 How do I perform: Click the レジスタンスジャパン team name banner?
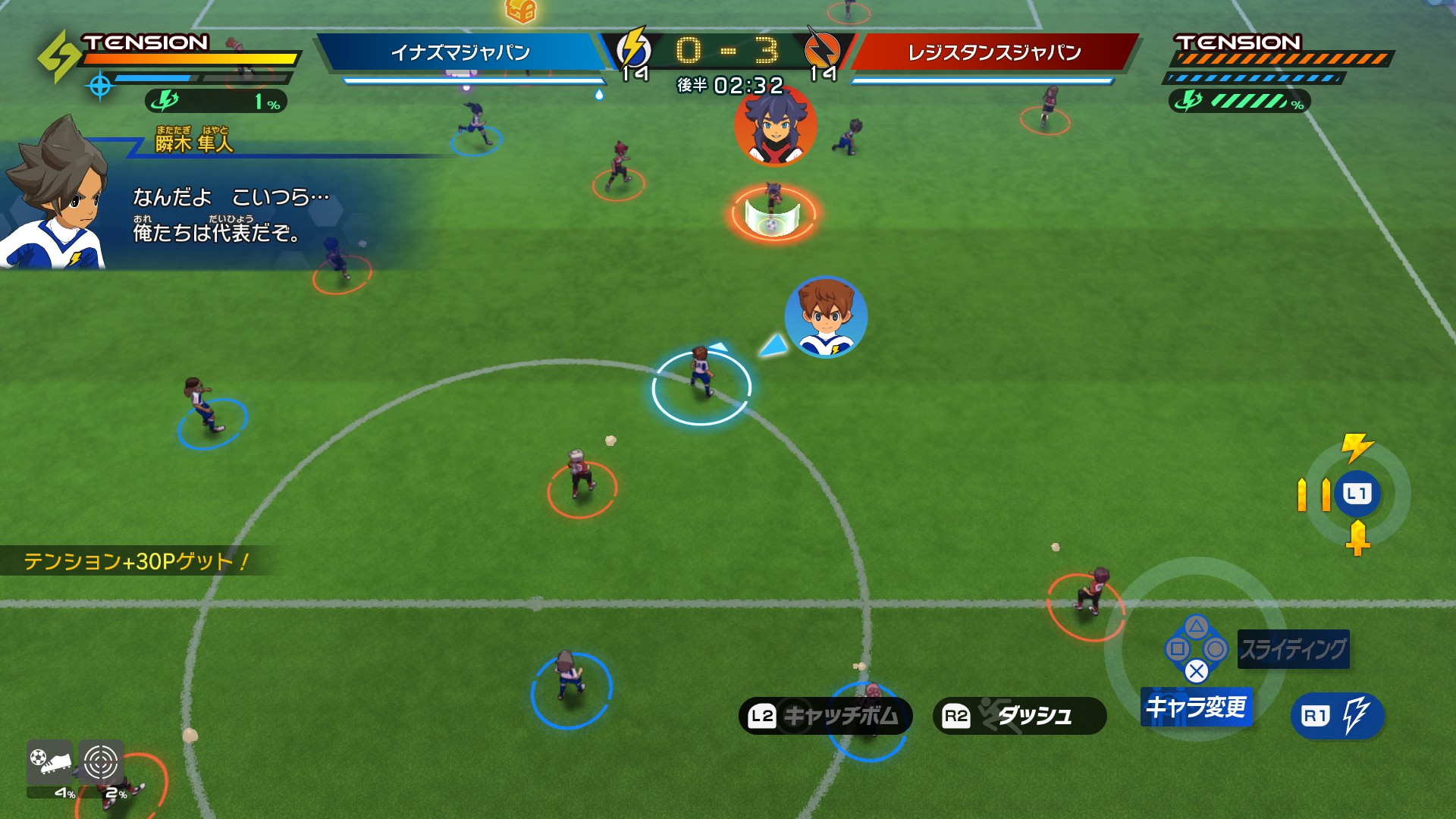tap(994, 52)
